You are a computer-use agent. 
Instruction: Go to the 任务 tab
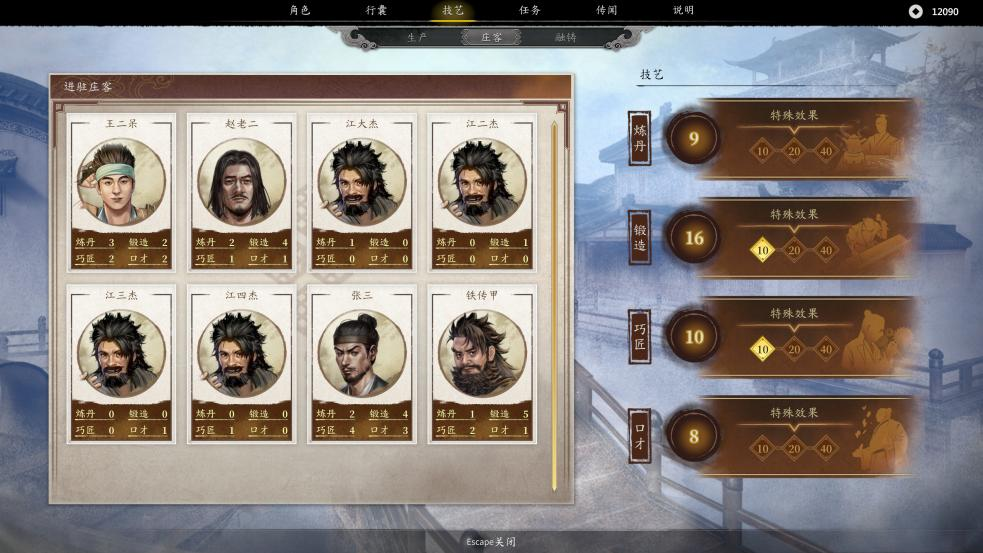530,11
